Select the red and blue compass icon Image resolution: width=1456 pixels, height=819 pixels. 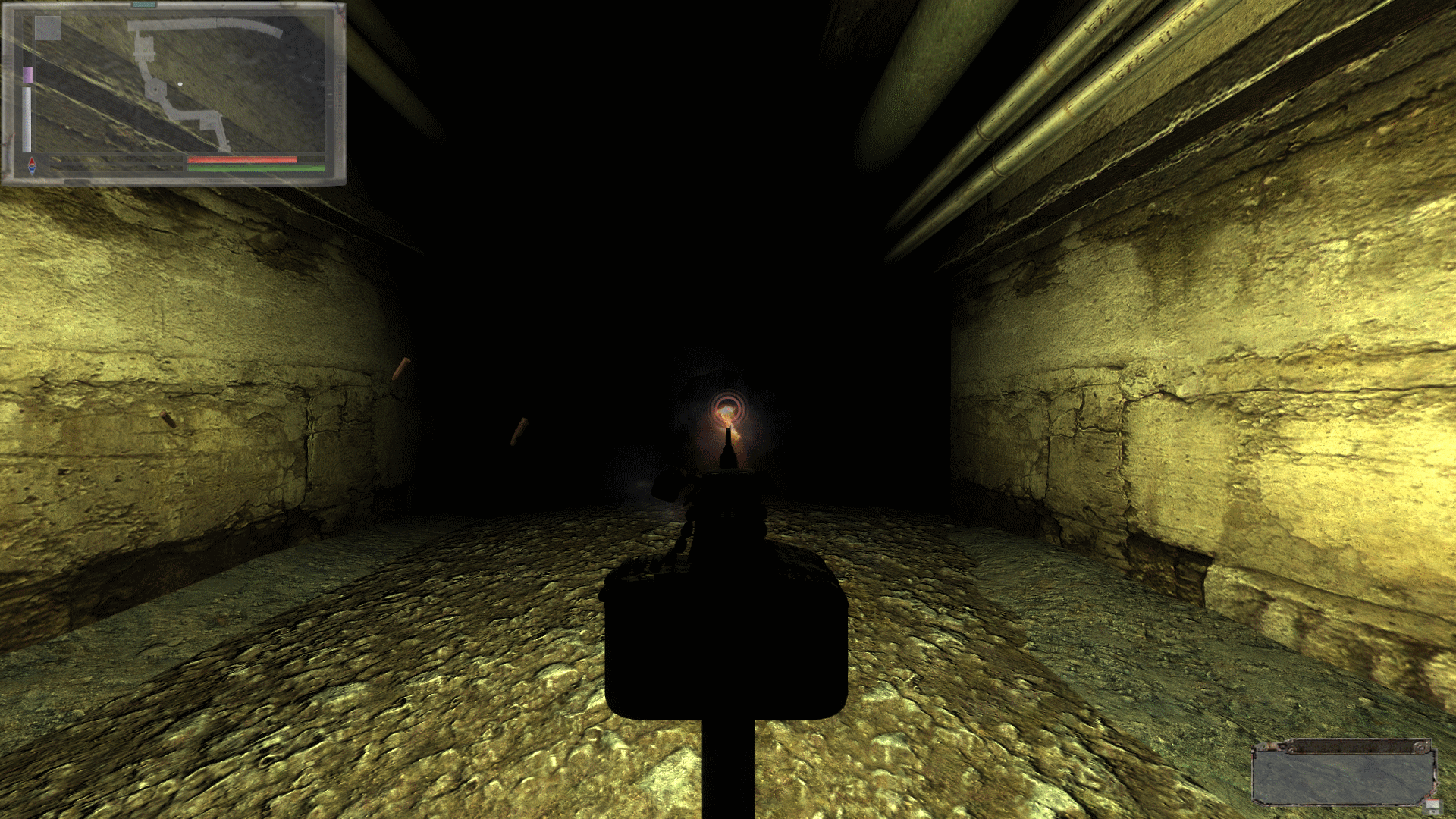pos(32,166)
